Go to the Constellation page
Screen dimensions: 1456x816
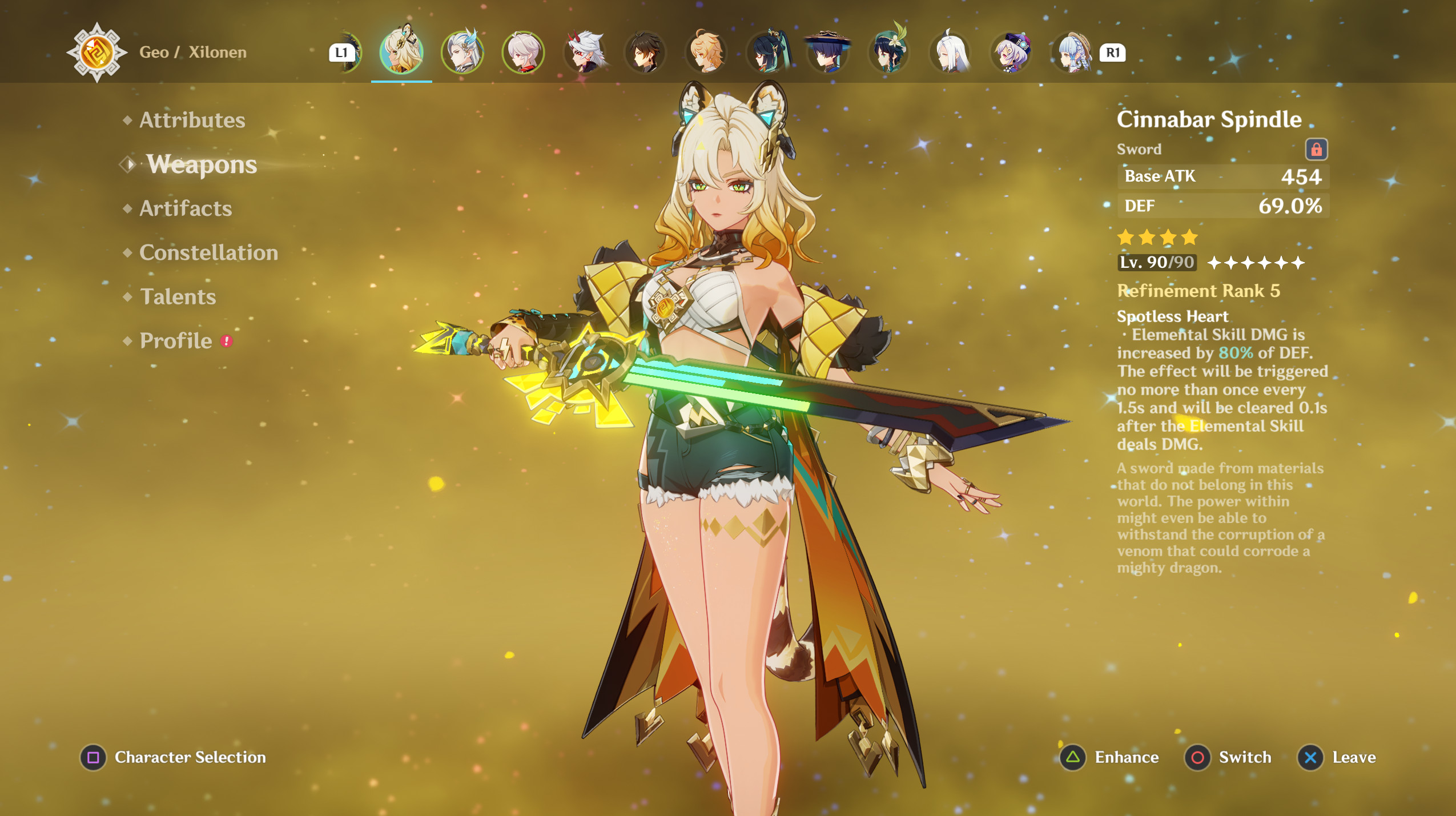coord(208,252)
